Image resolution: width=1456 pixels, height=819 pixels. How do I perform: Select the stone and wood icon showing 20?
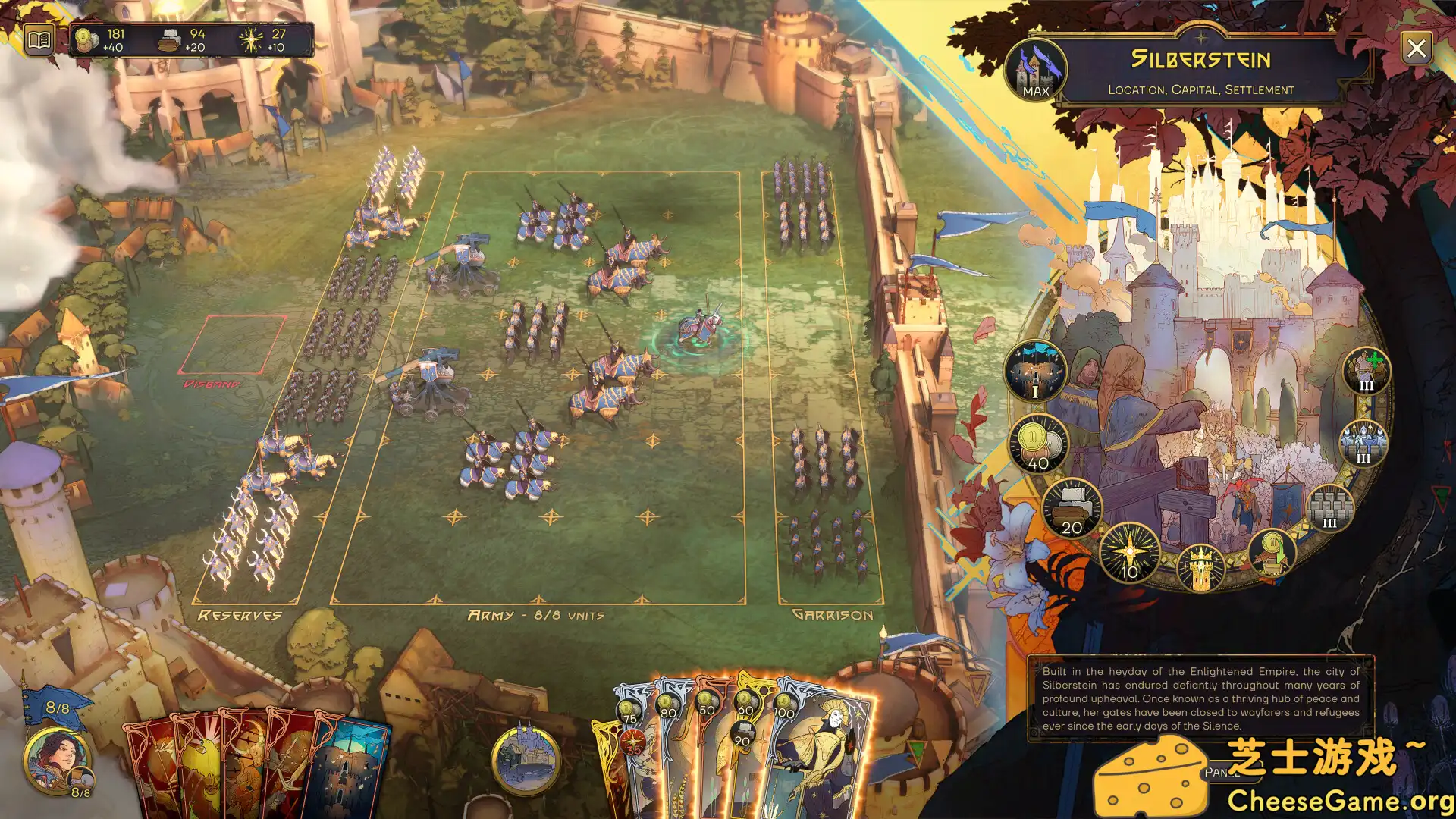1072,509
